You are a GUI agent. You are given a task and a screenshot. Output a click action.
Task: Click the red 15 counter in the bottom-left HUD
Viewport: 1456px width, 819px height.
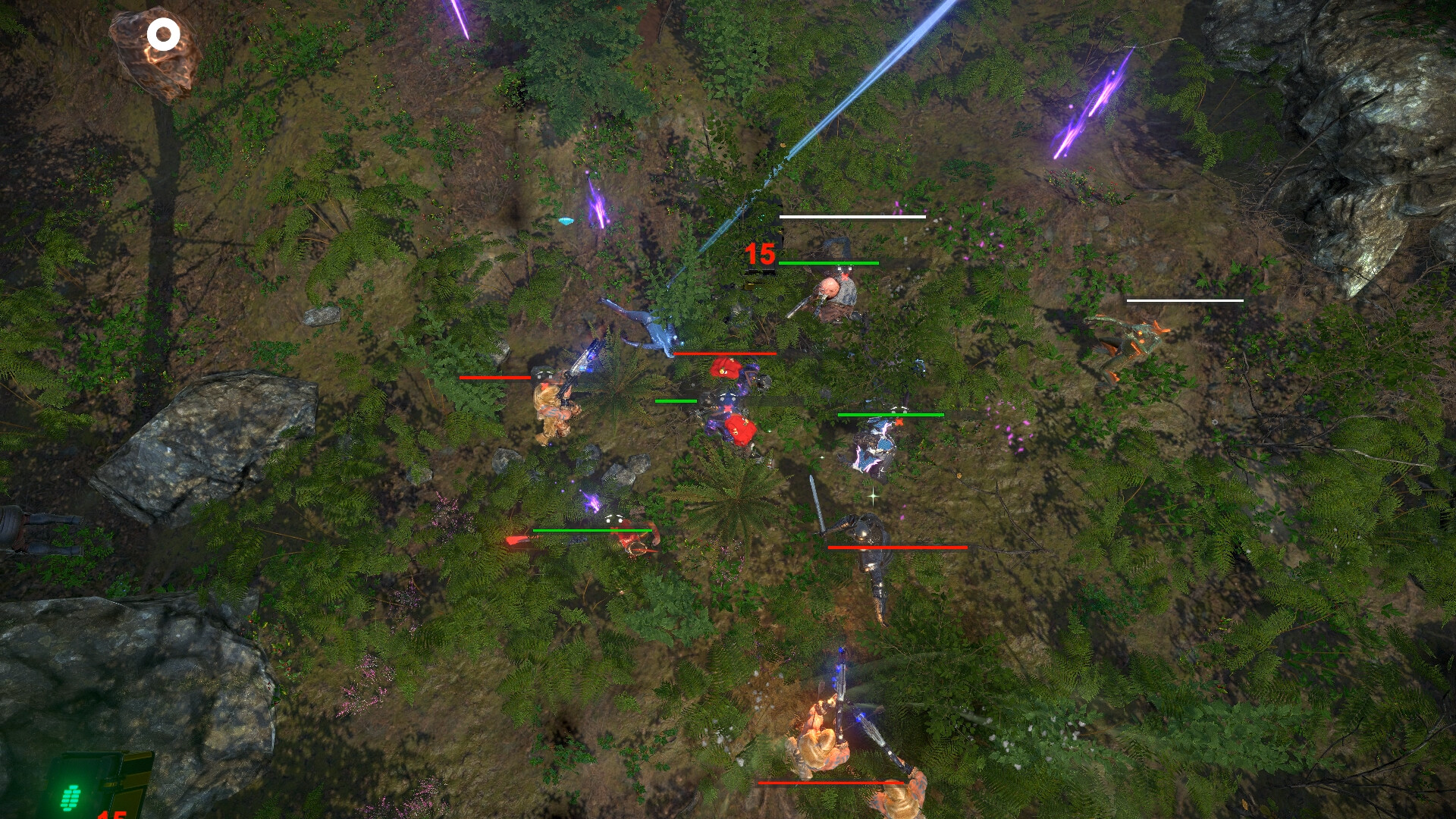coord(112,814)
